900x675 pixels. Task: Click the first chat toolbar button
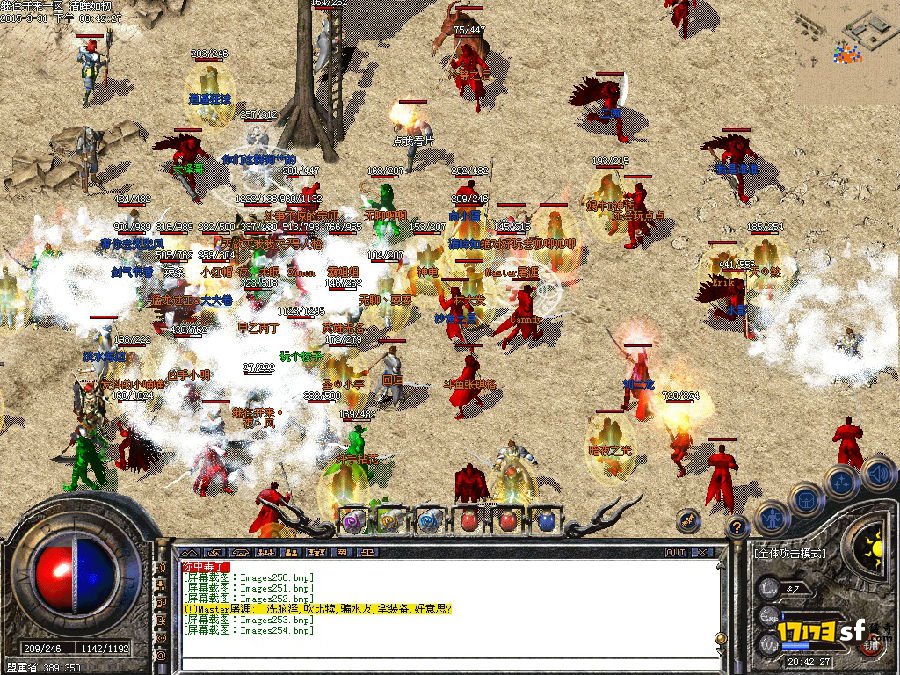[190, 551]
